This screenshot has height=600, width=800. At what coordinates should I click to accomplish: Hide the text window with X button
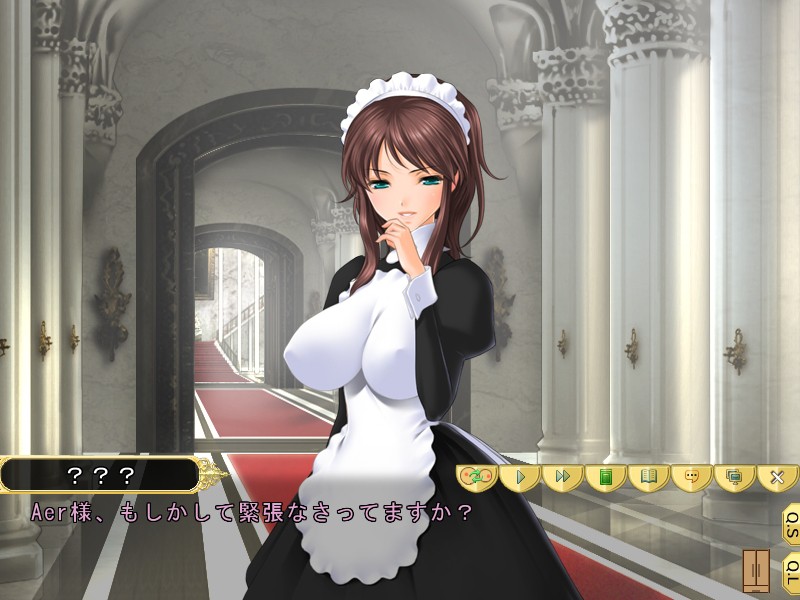(x=777, y=477)
